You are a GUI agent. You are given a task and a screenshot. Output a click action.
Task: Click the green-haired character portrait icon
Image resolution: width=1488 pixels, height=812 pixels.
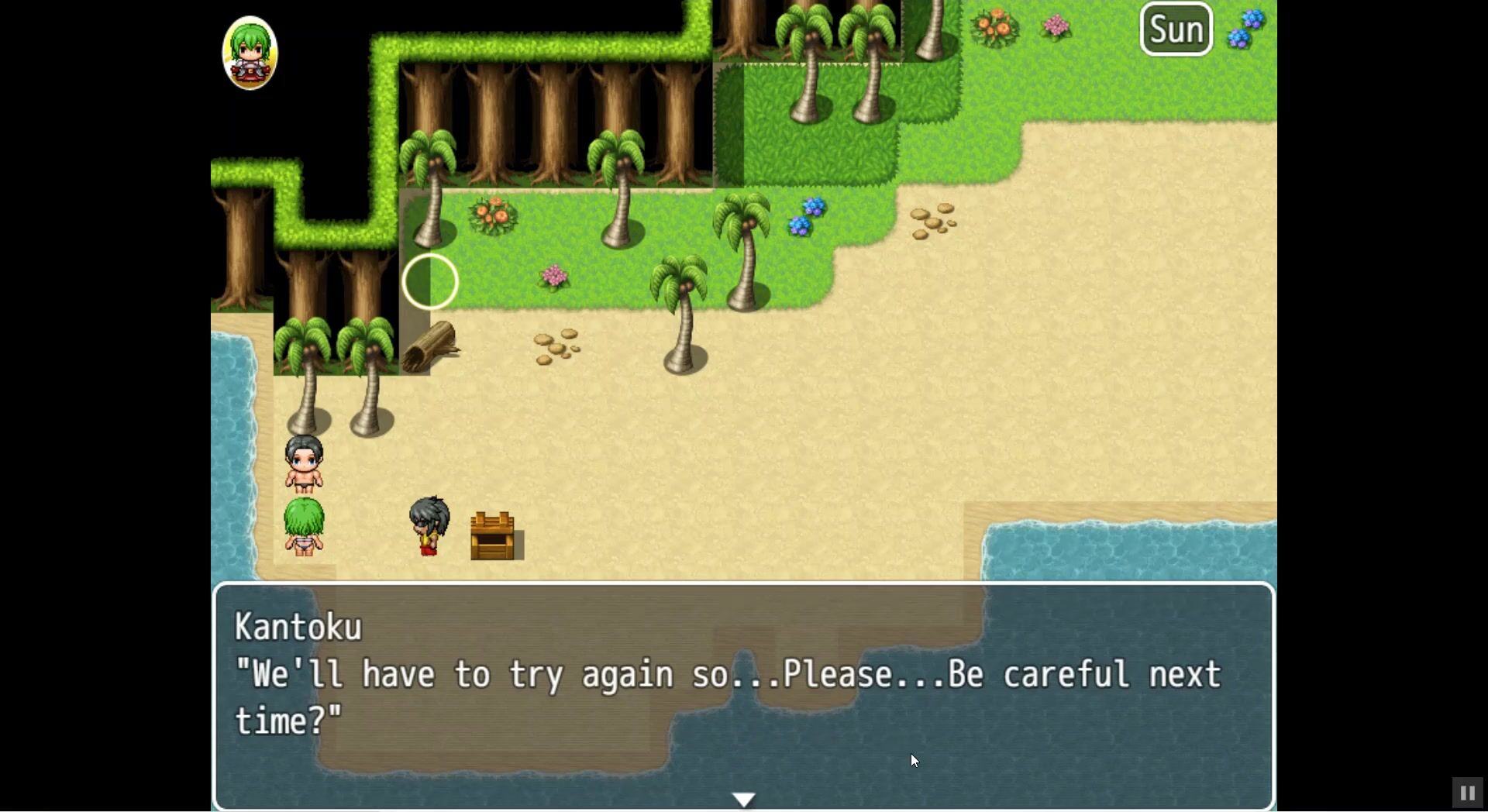250,53
